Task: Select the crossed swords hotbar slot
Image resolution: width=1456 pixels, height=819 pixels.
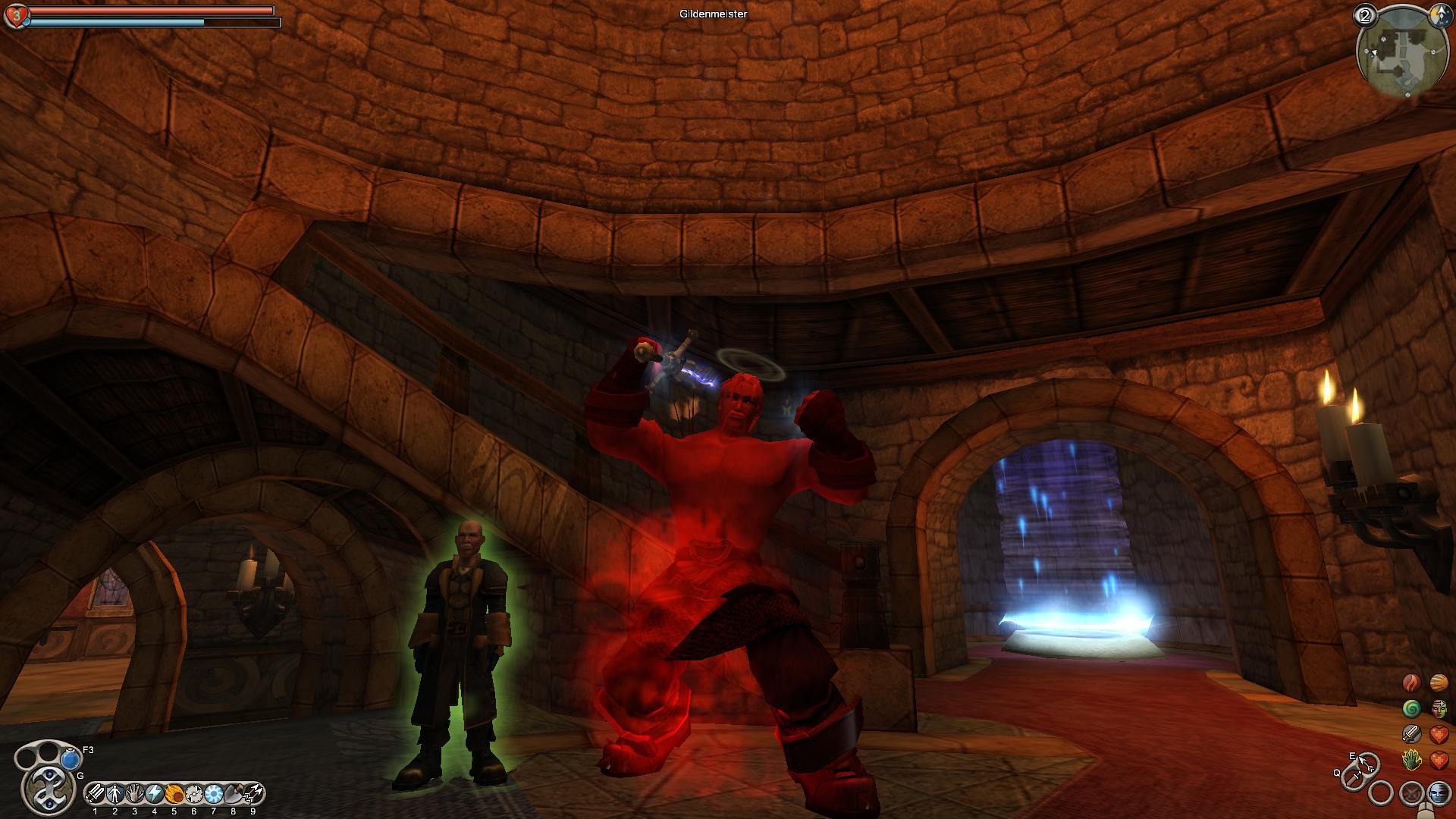Action: 96,794
